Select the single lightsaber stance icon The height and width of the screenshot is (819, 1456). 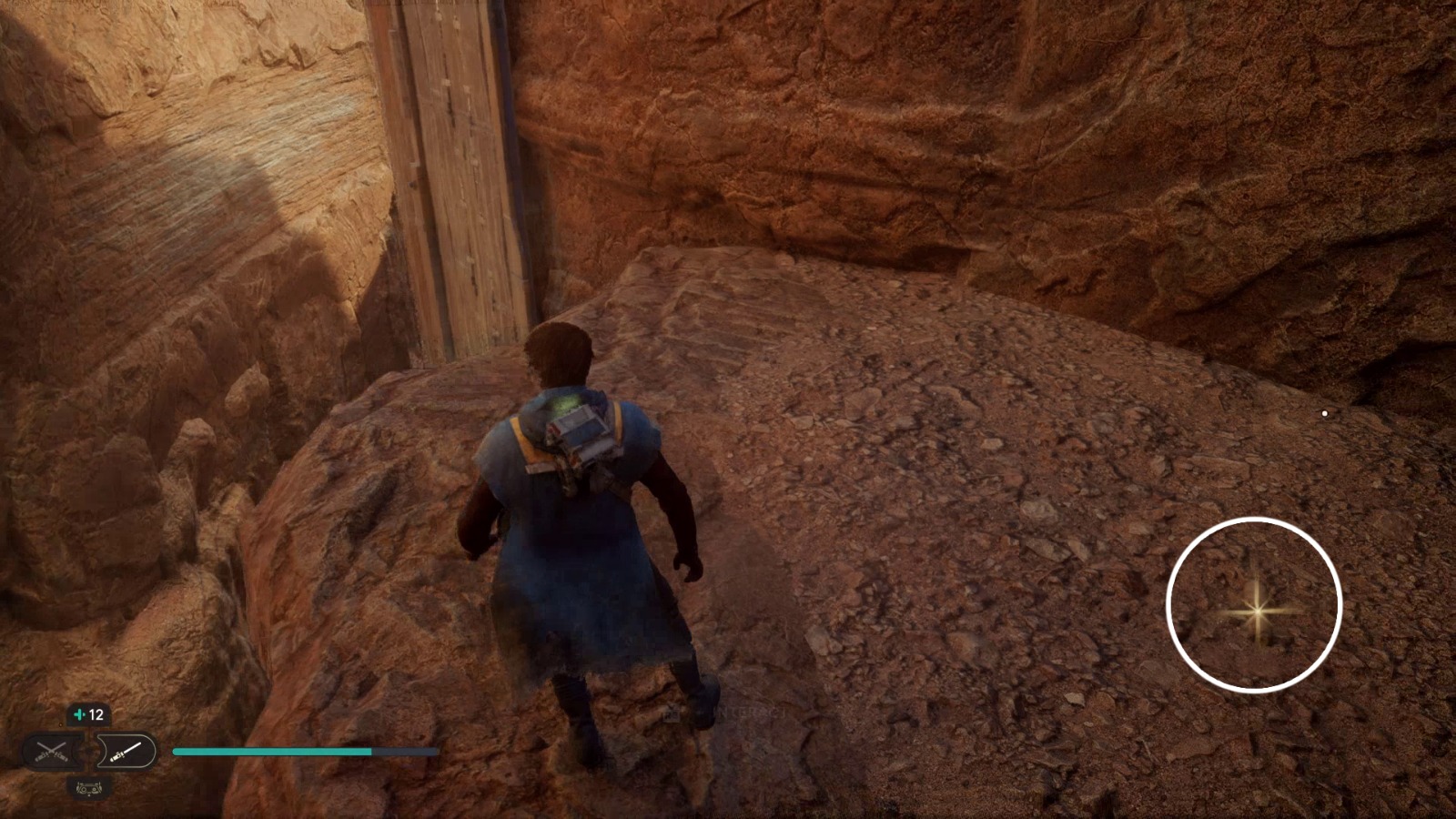tap(126, 753)
